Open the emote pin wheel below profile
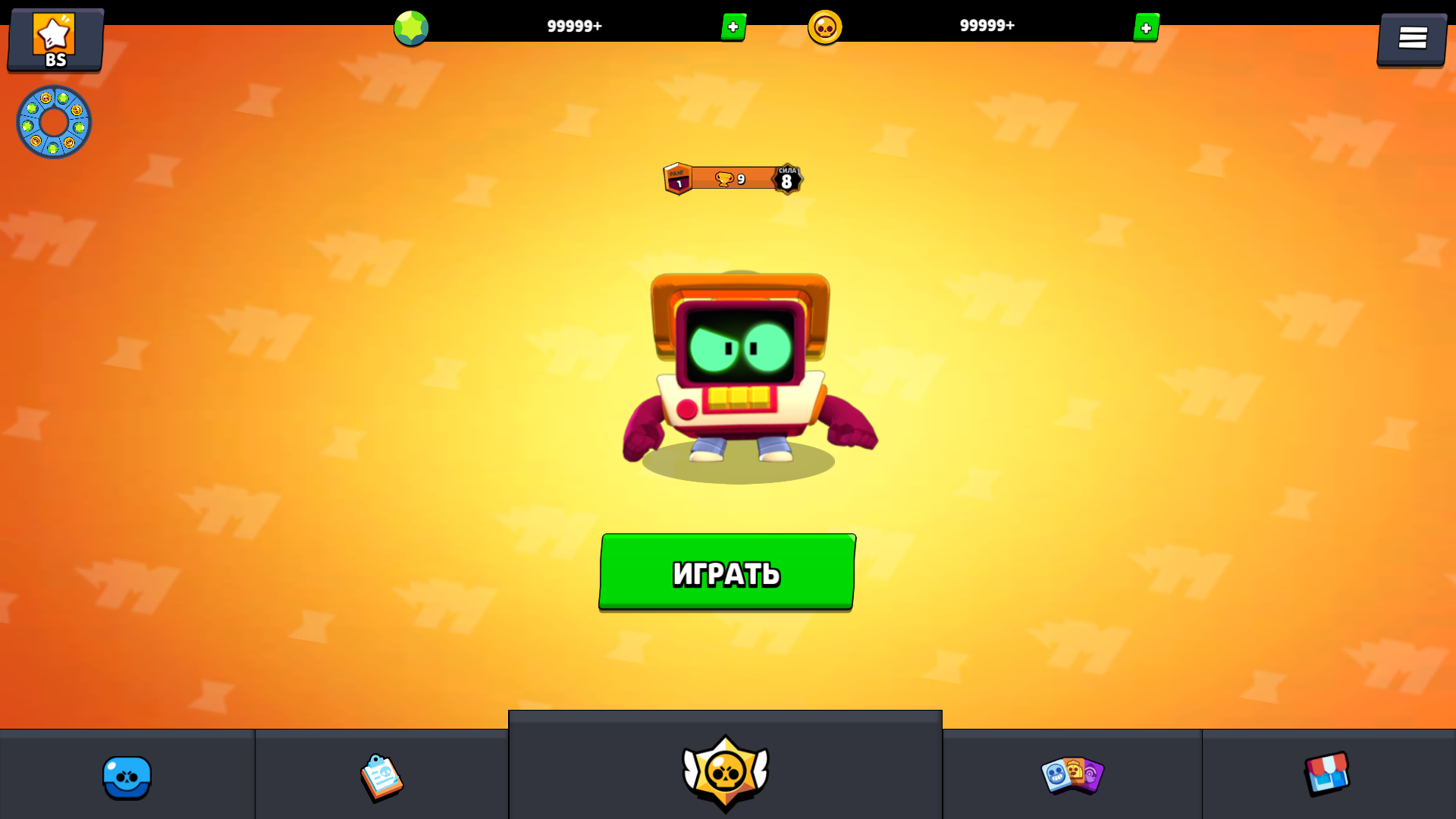The width and height of the screenshot is (1456, 819). (54, 121)
